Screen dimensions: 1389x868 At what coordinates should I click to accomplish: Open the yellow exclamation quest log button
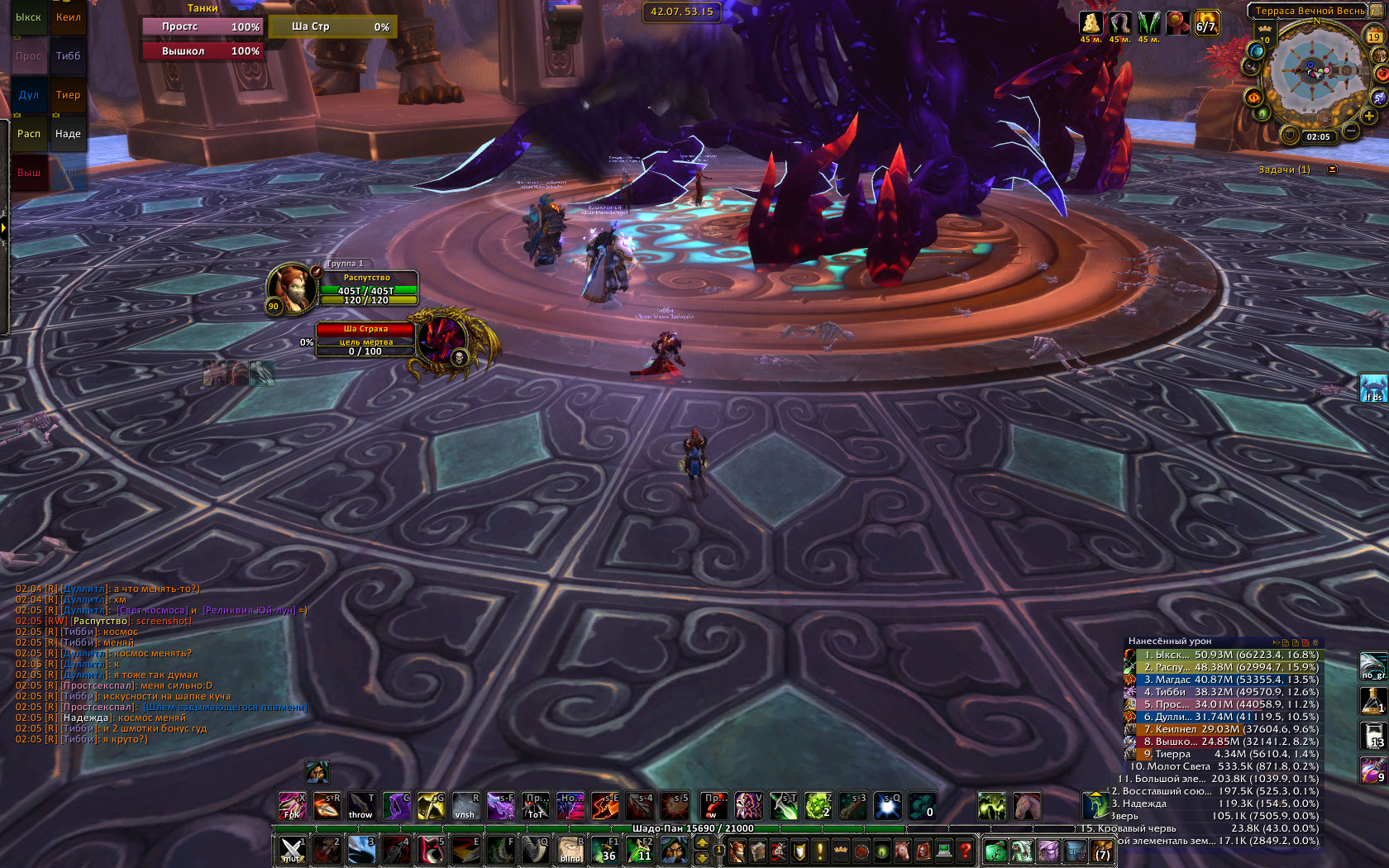point(820,851)
